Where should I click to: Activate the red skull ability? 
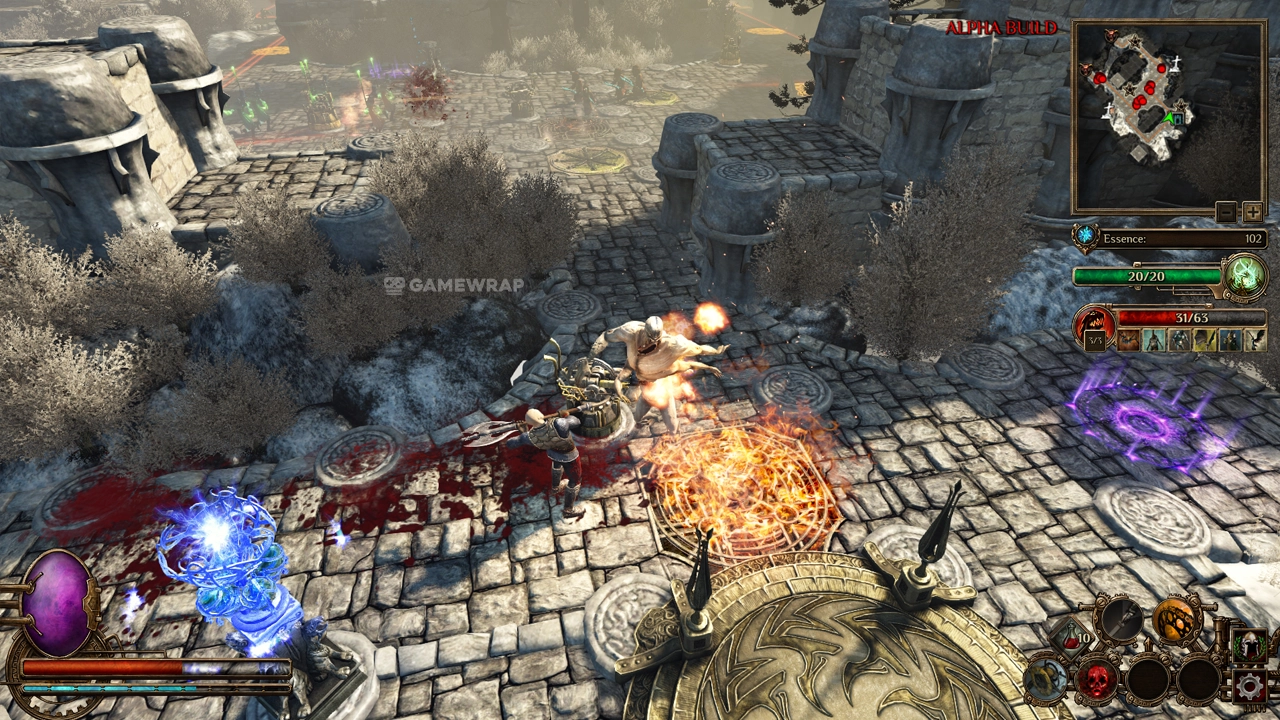coord(1097,680)
